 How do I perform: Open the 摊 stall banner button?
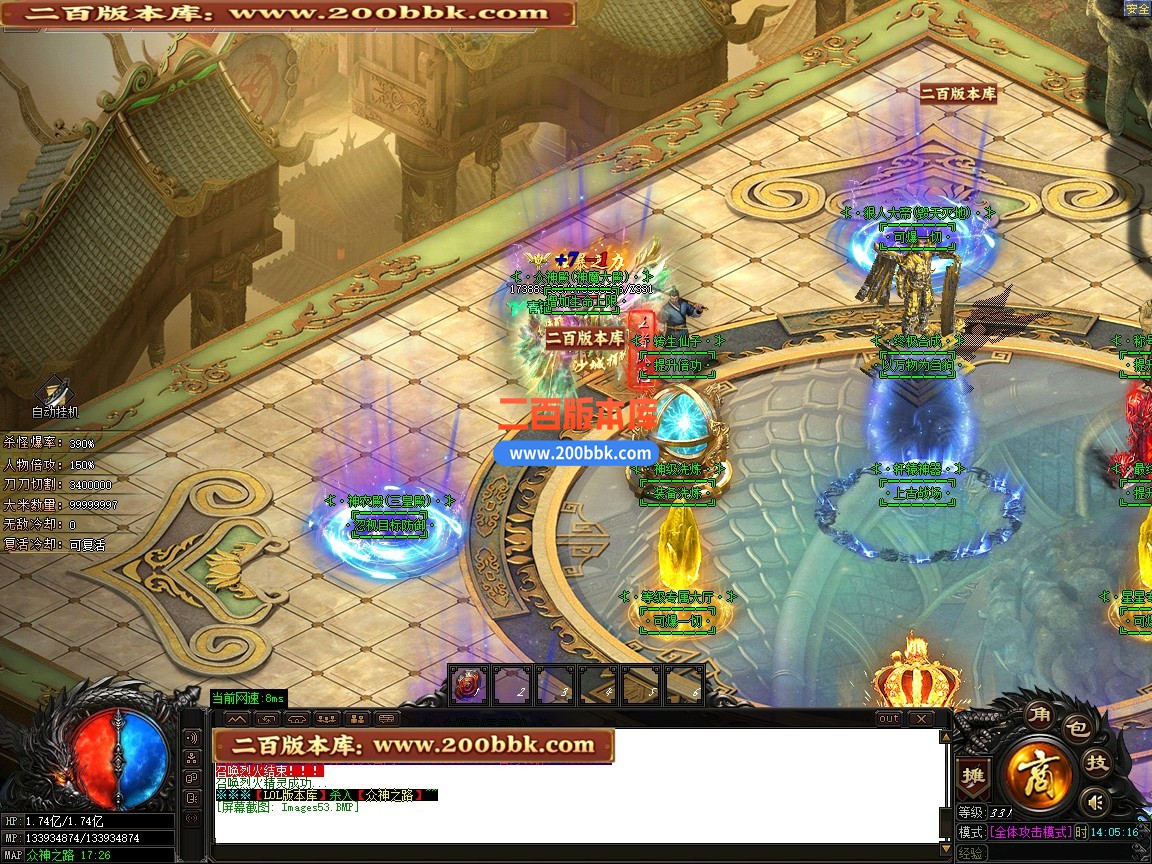[x=971, y=775]
